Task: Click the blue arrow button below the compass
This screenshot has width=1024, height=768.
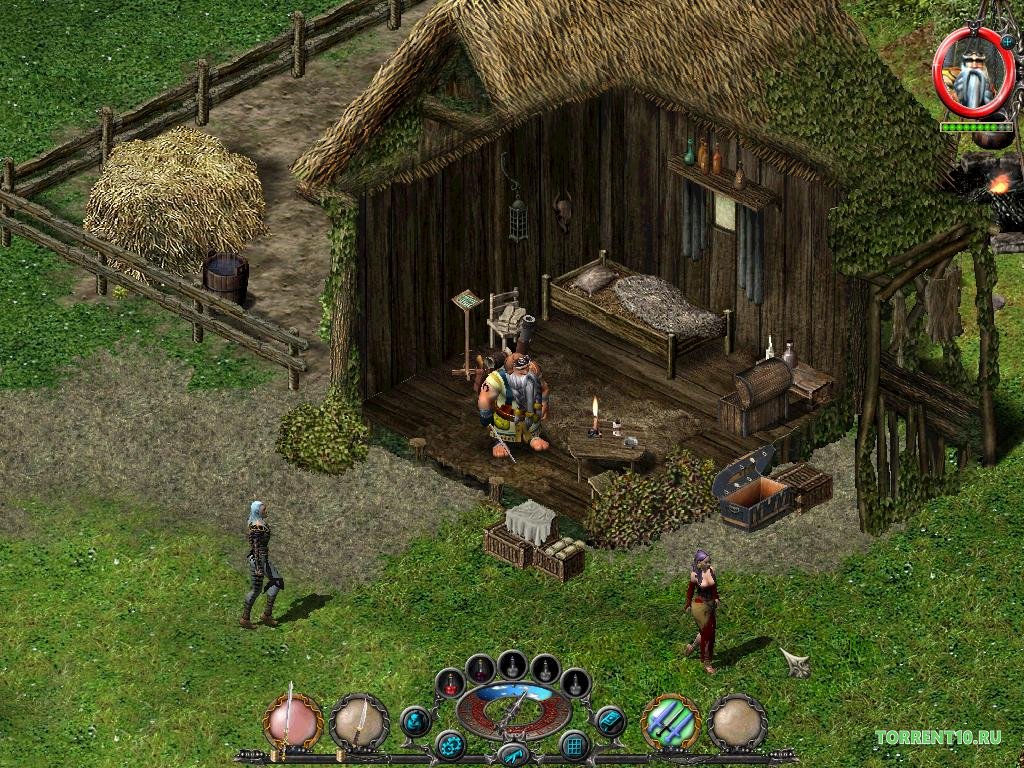Action: coord(512,754)
